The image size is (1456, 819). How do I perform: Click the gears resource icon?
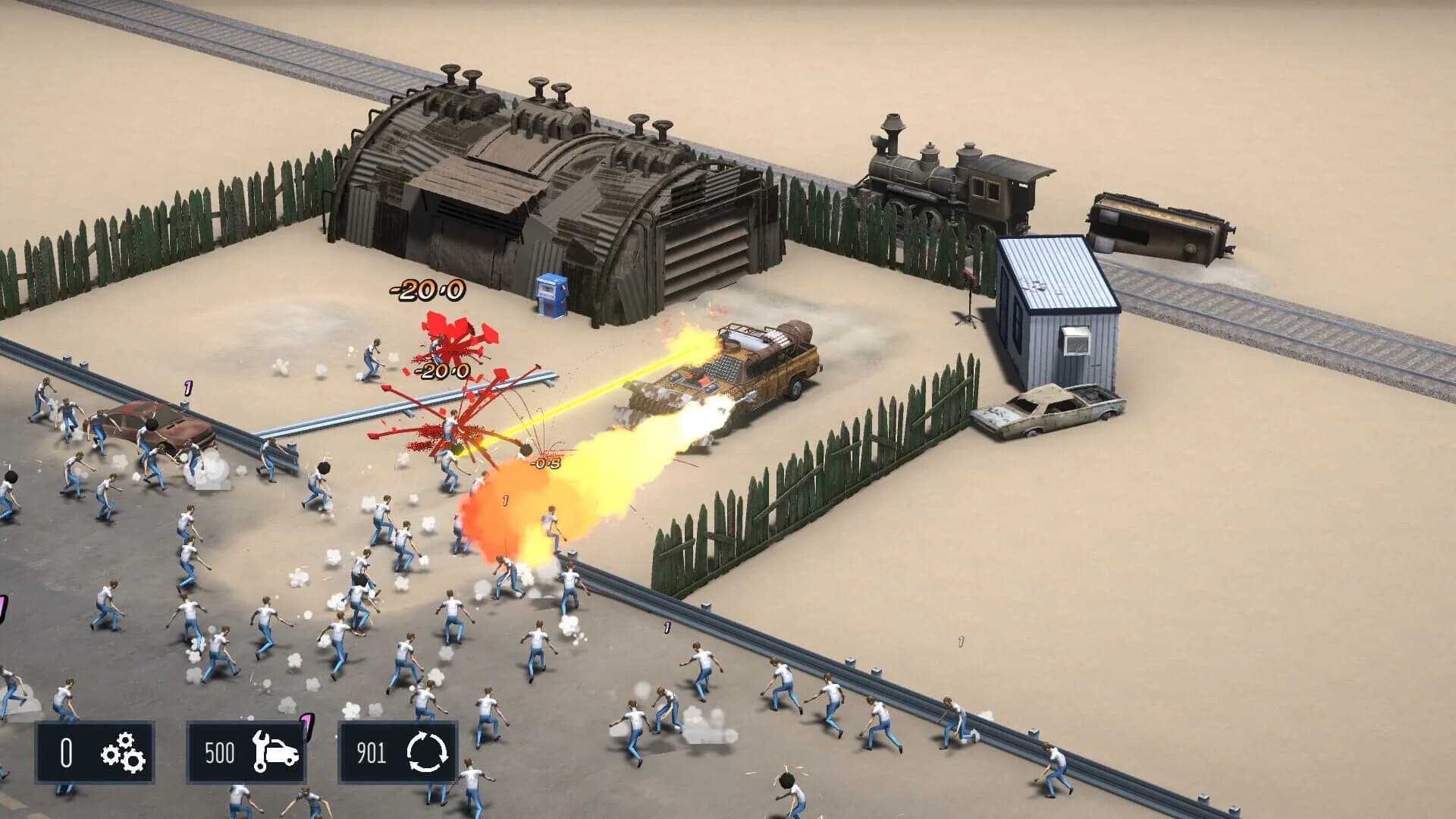(x=124, y=752)
